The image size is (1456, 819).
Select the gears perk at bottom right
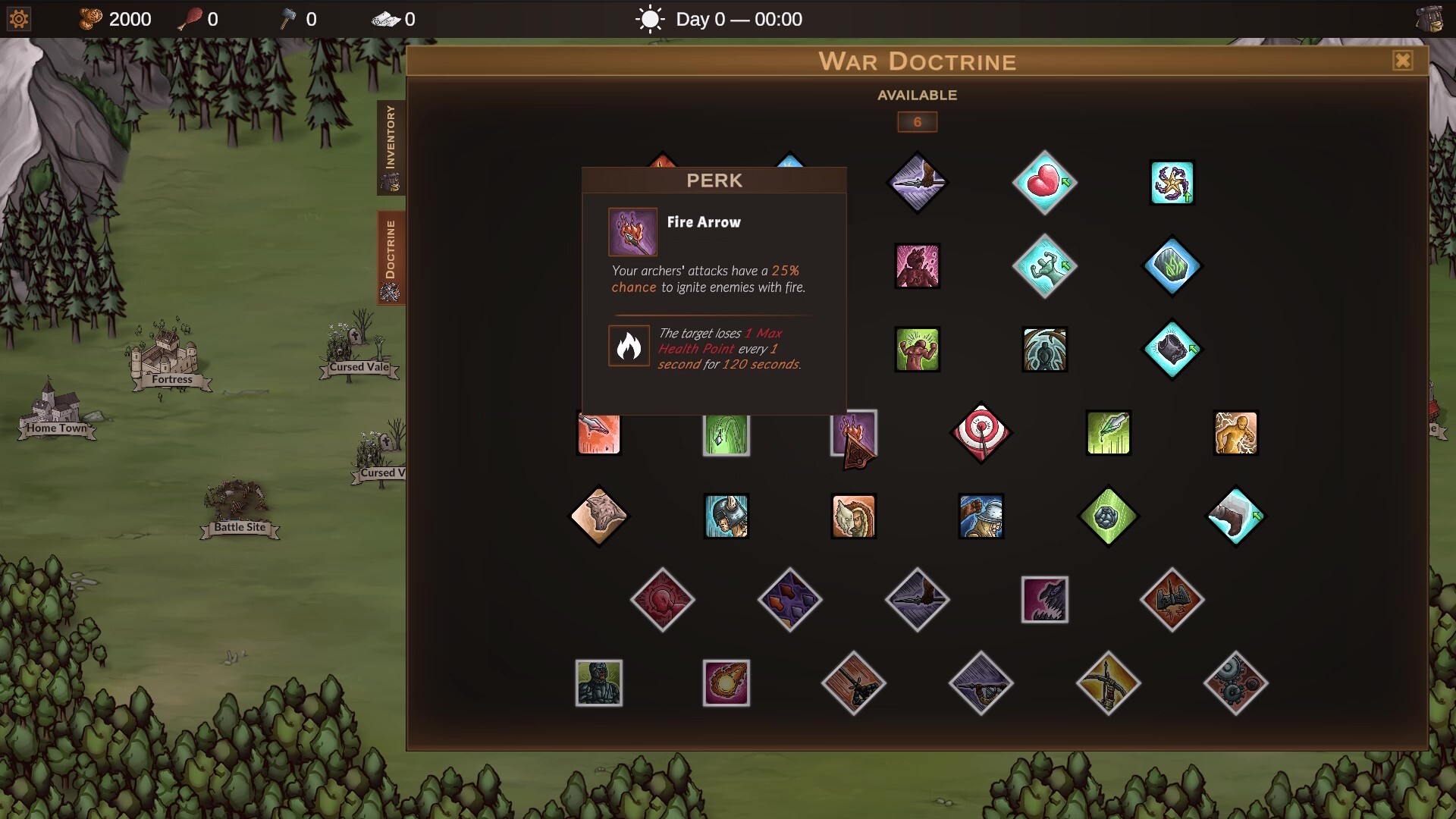1236,683
